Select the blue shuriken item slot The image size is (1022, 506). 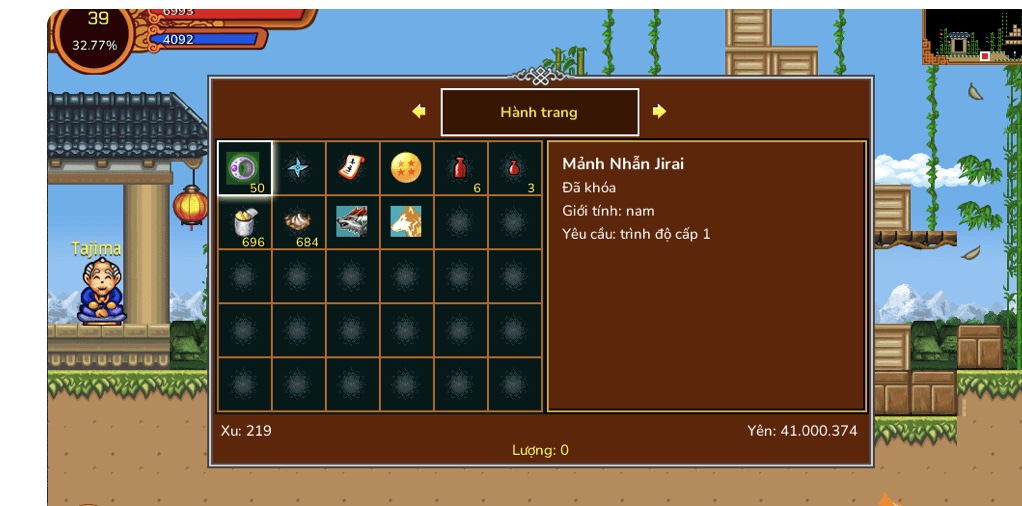(x=298, y=168)
